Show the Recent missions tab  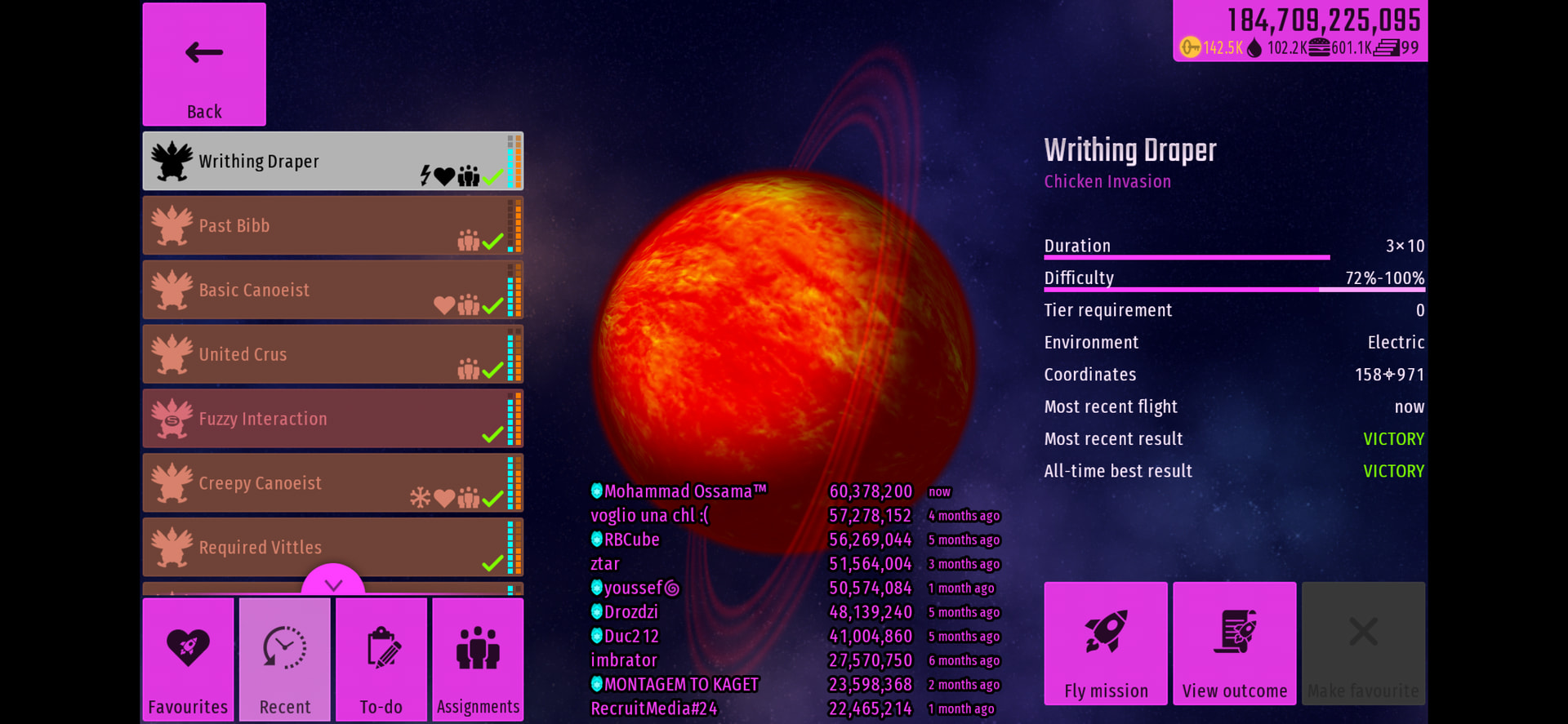pos(285,660)
